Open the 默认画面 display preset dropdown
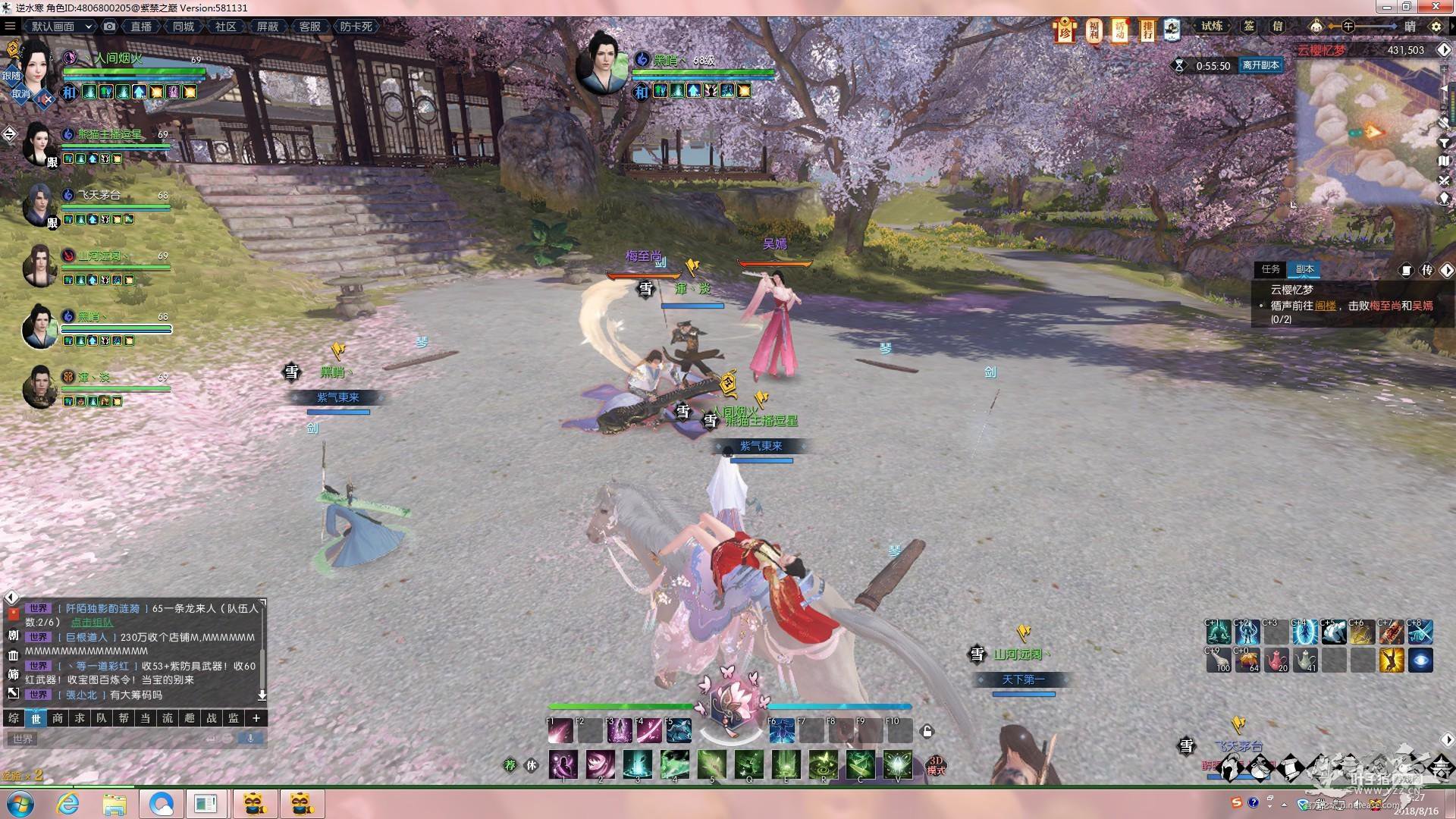1456x819 pixels. click(61, 27)
